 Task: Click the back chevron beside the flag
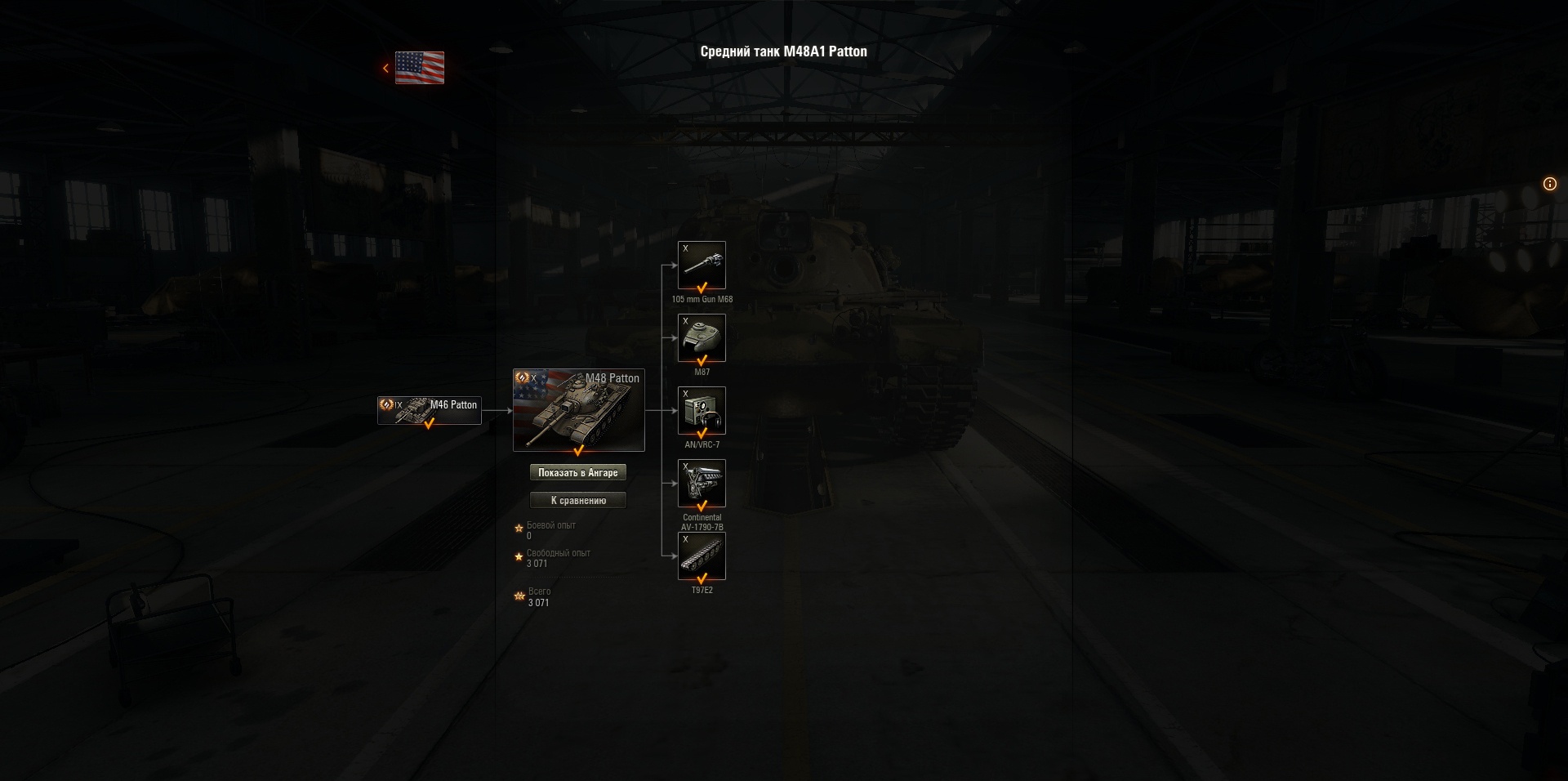(x=385, y=68)
